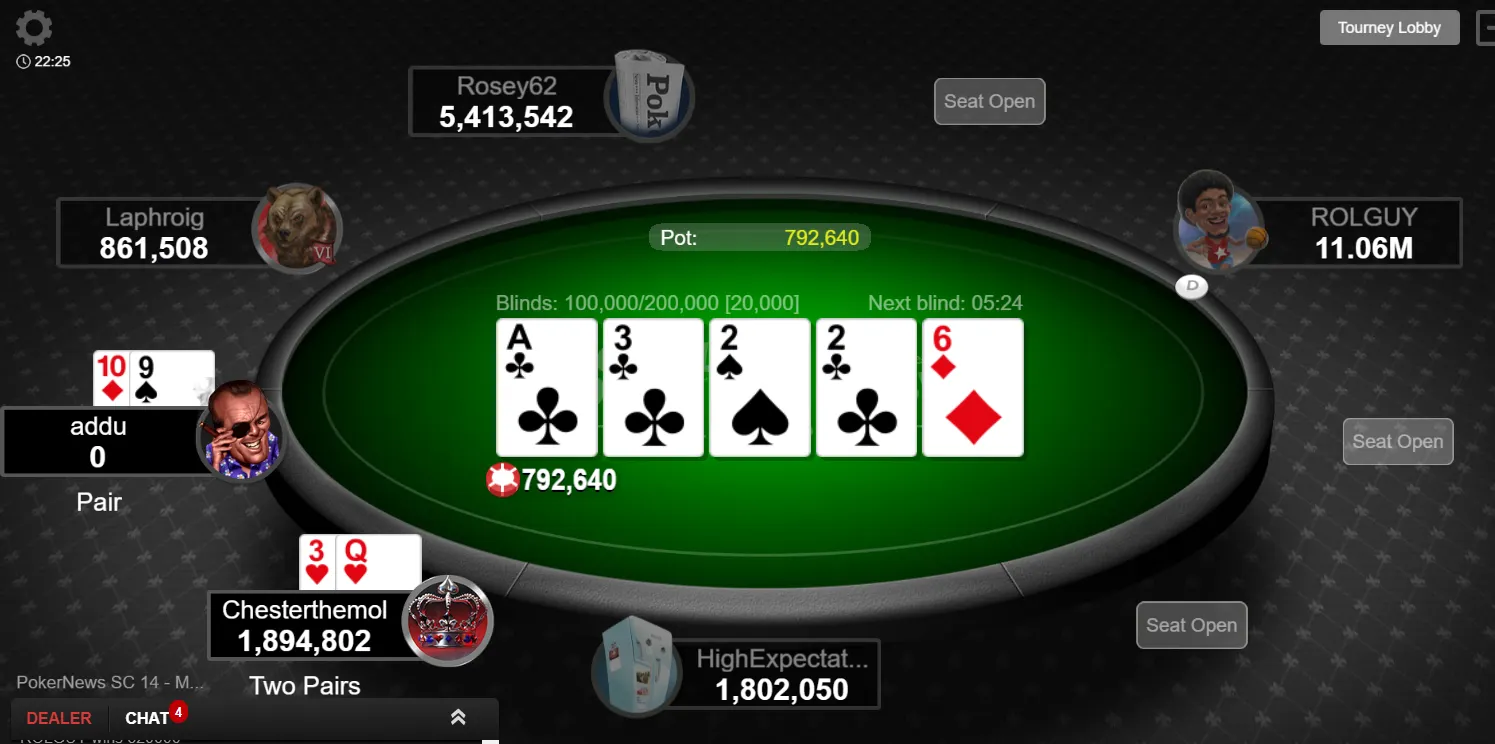
Task: Take the Seat Open spot beside HighExpectat...
Action: click(1191, 625)
